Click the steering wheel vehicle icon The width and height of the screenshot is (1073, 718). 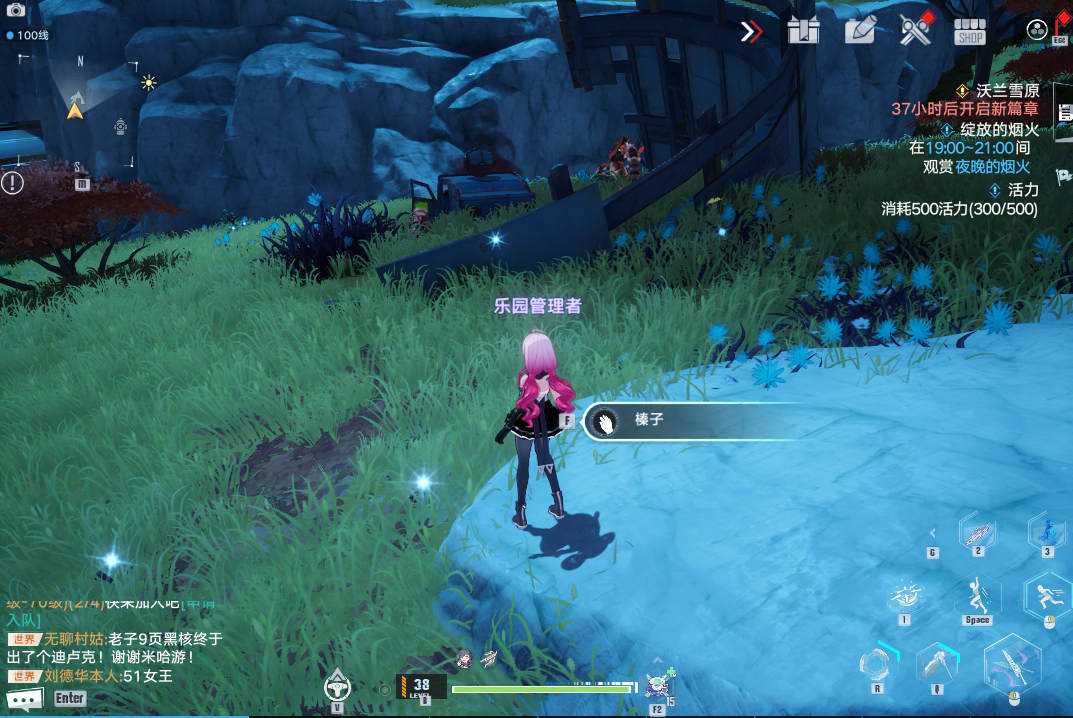pyautogui.click(x=338, y=685)
